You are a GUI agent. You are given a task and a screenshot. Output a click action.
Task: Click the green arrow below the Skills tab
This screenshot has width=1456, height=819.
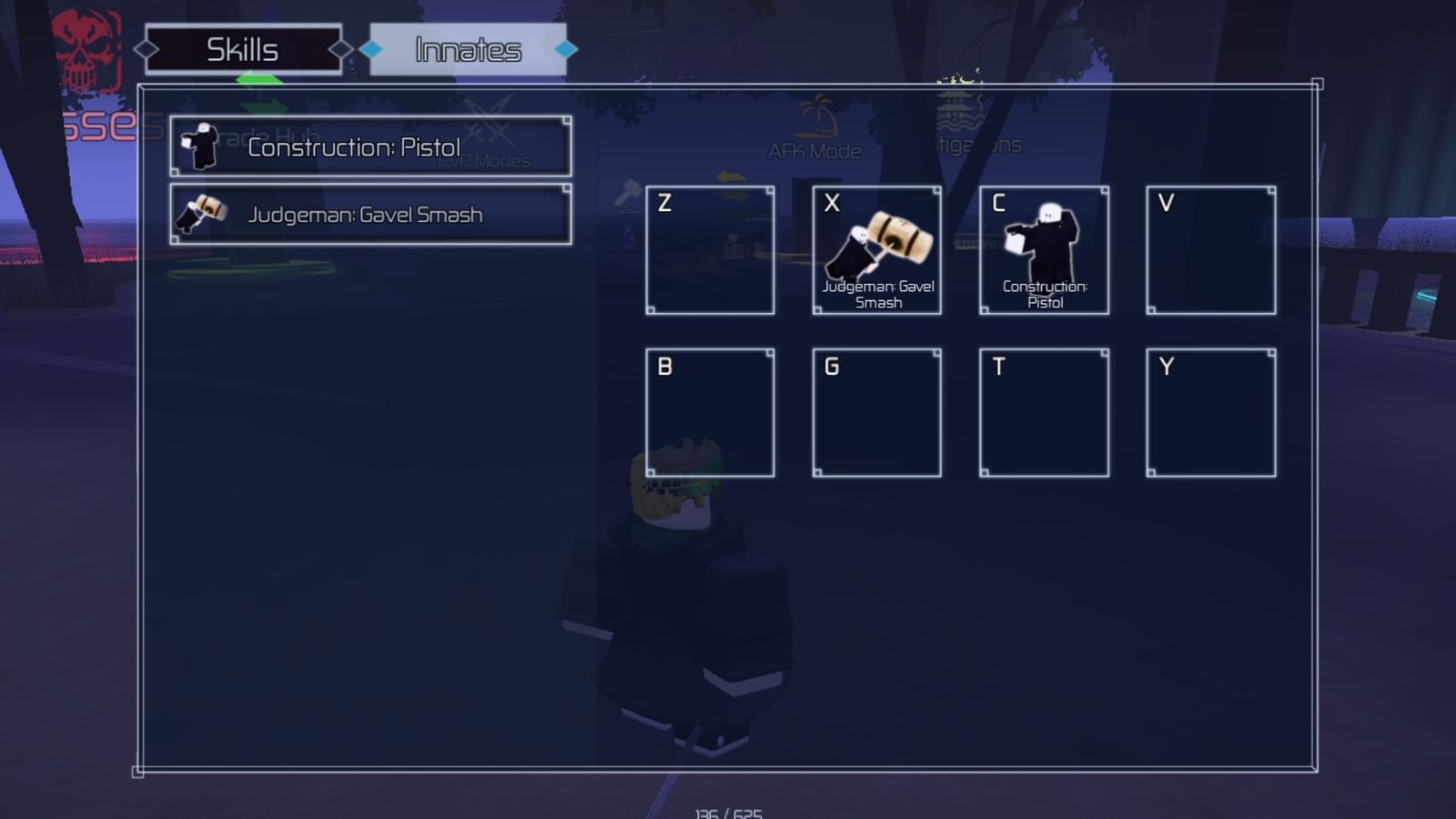[260, 77]
